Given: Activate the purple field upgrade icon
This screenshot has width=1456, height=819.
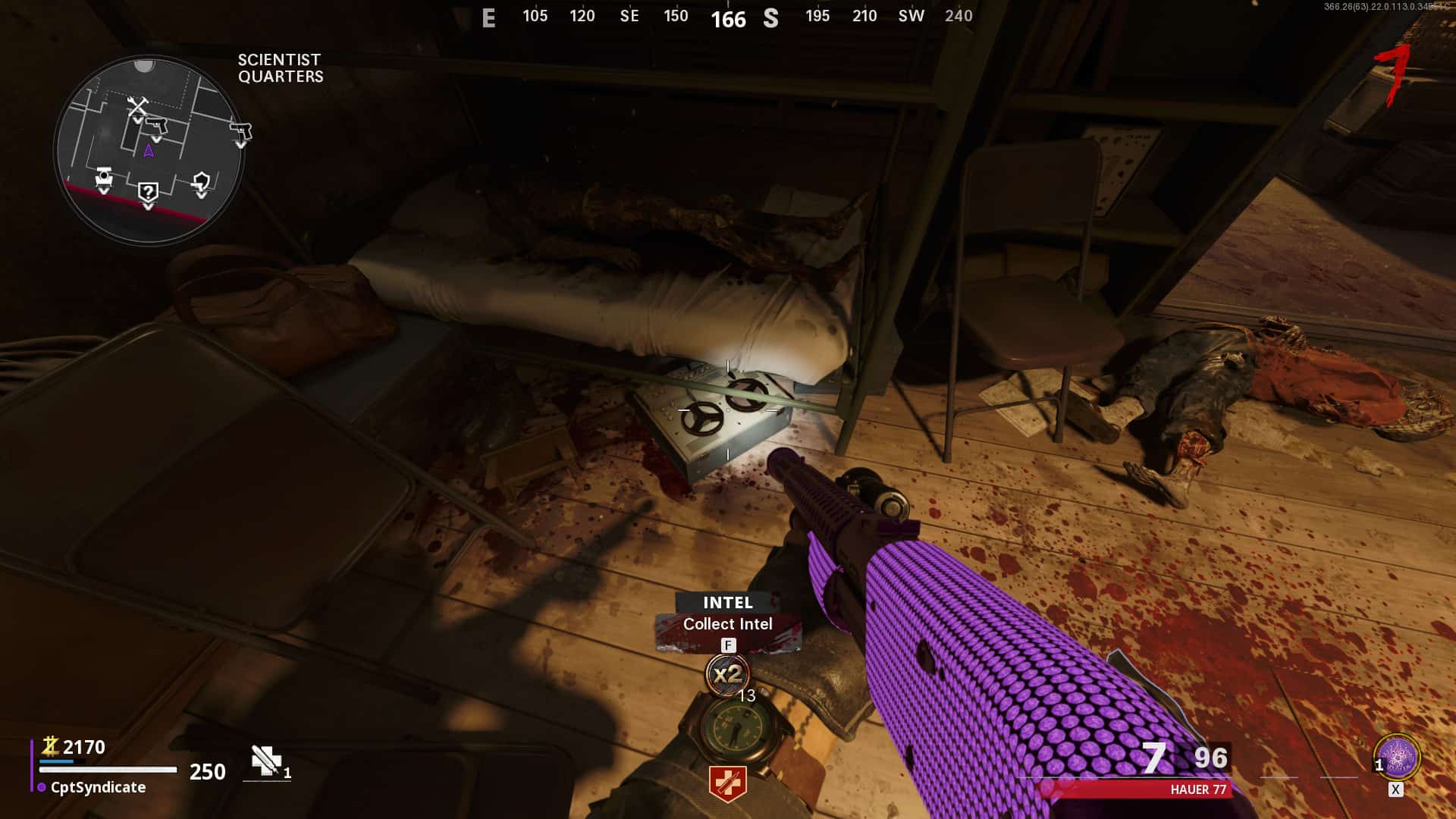Looking at the screenshot, I should pyautogui.click(x=1396, y=758).
